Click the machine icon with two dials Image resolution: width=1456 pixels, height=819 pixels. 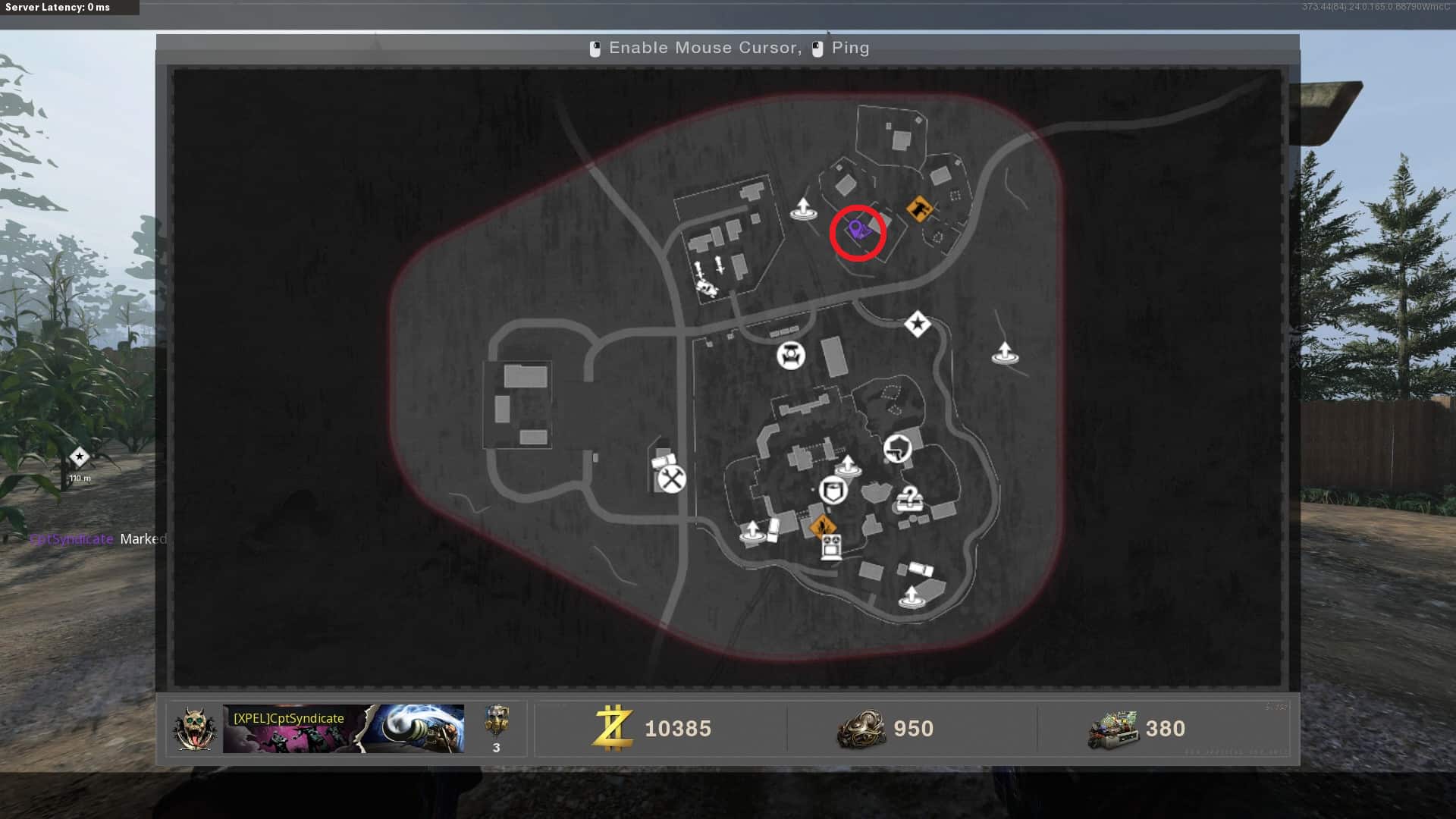coord(831,546)
